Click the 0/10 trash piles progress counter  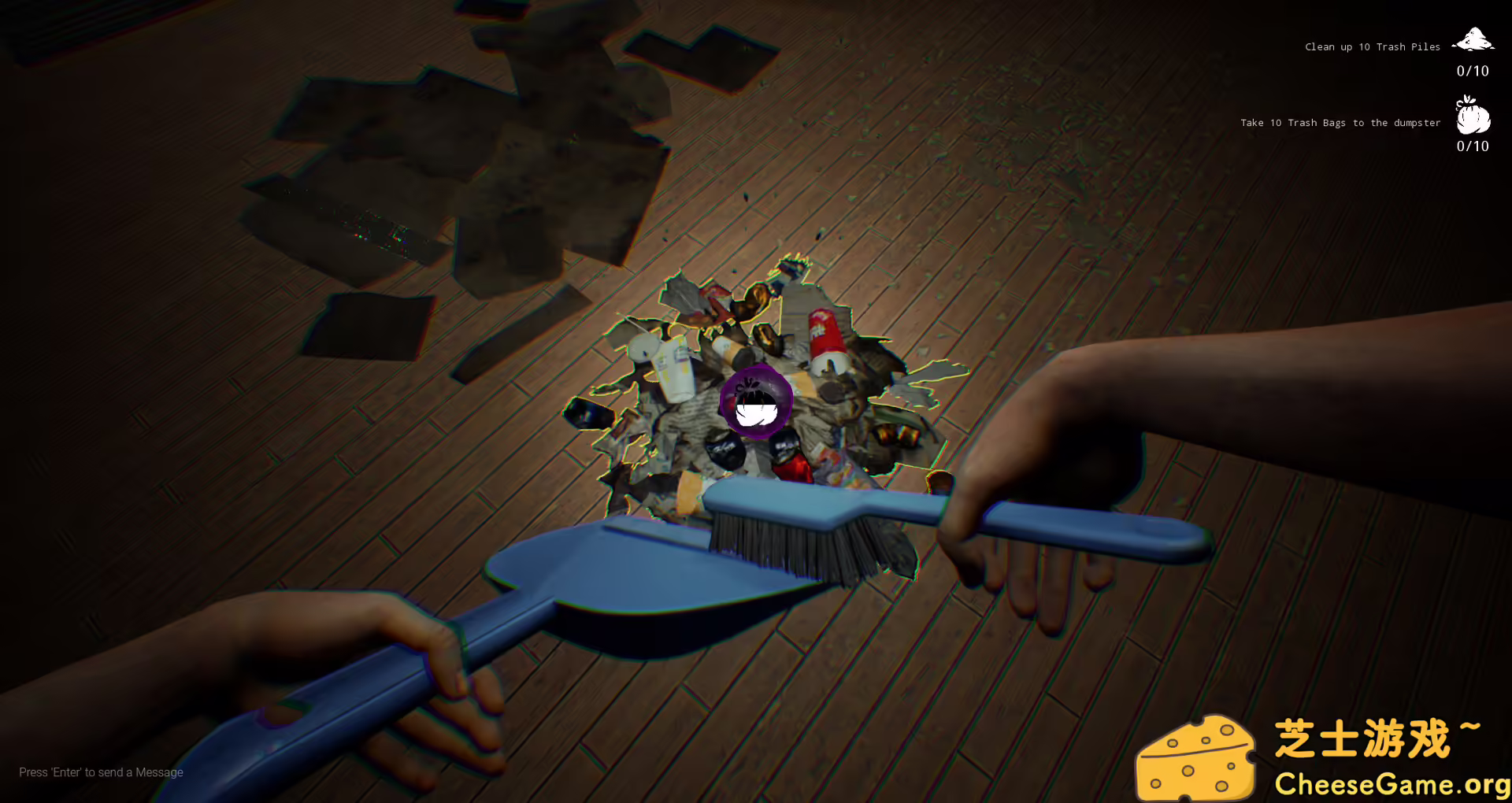coord(1473,71)
